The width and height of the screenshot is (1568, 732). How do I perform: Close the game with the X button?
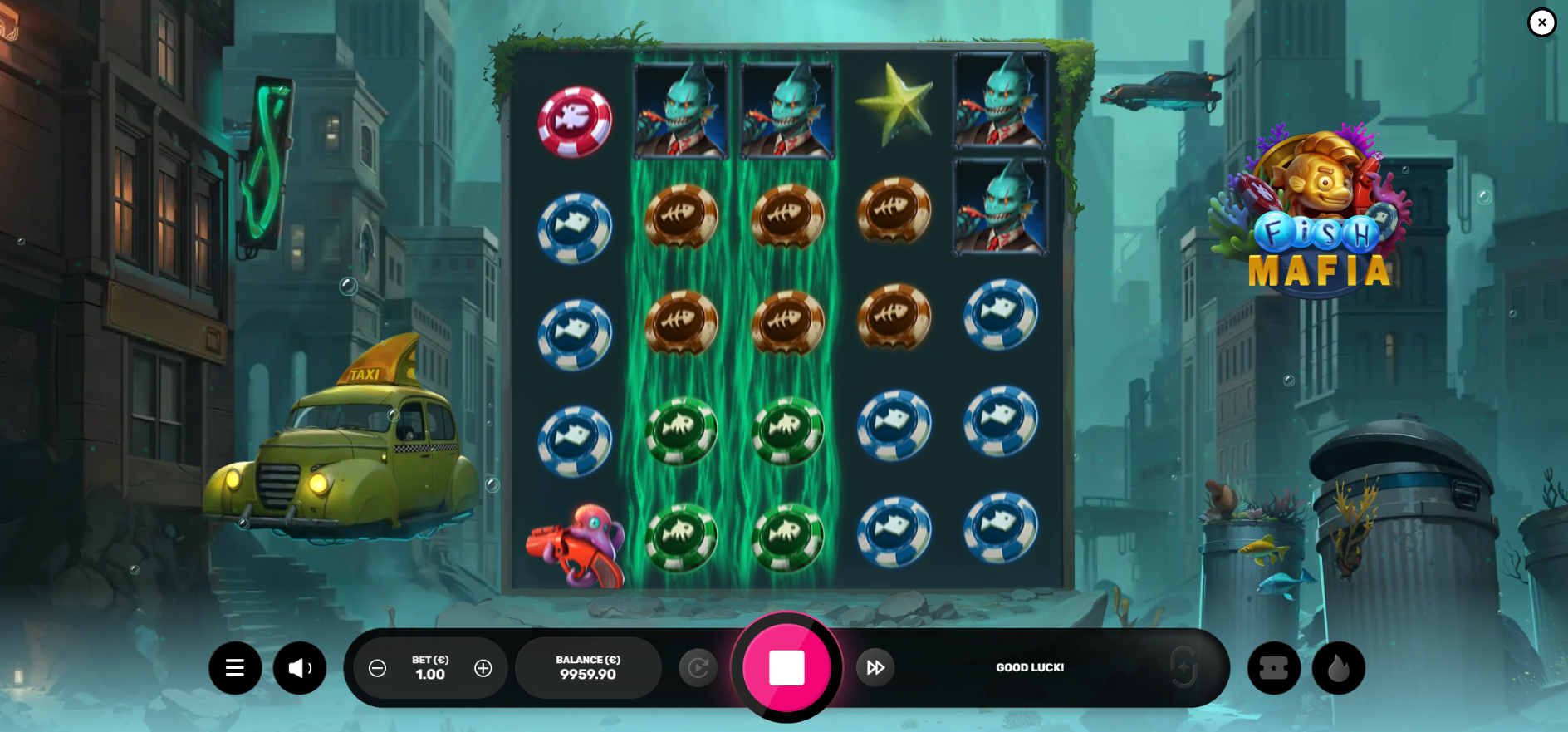(x=1541, y=22)
